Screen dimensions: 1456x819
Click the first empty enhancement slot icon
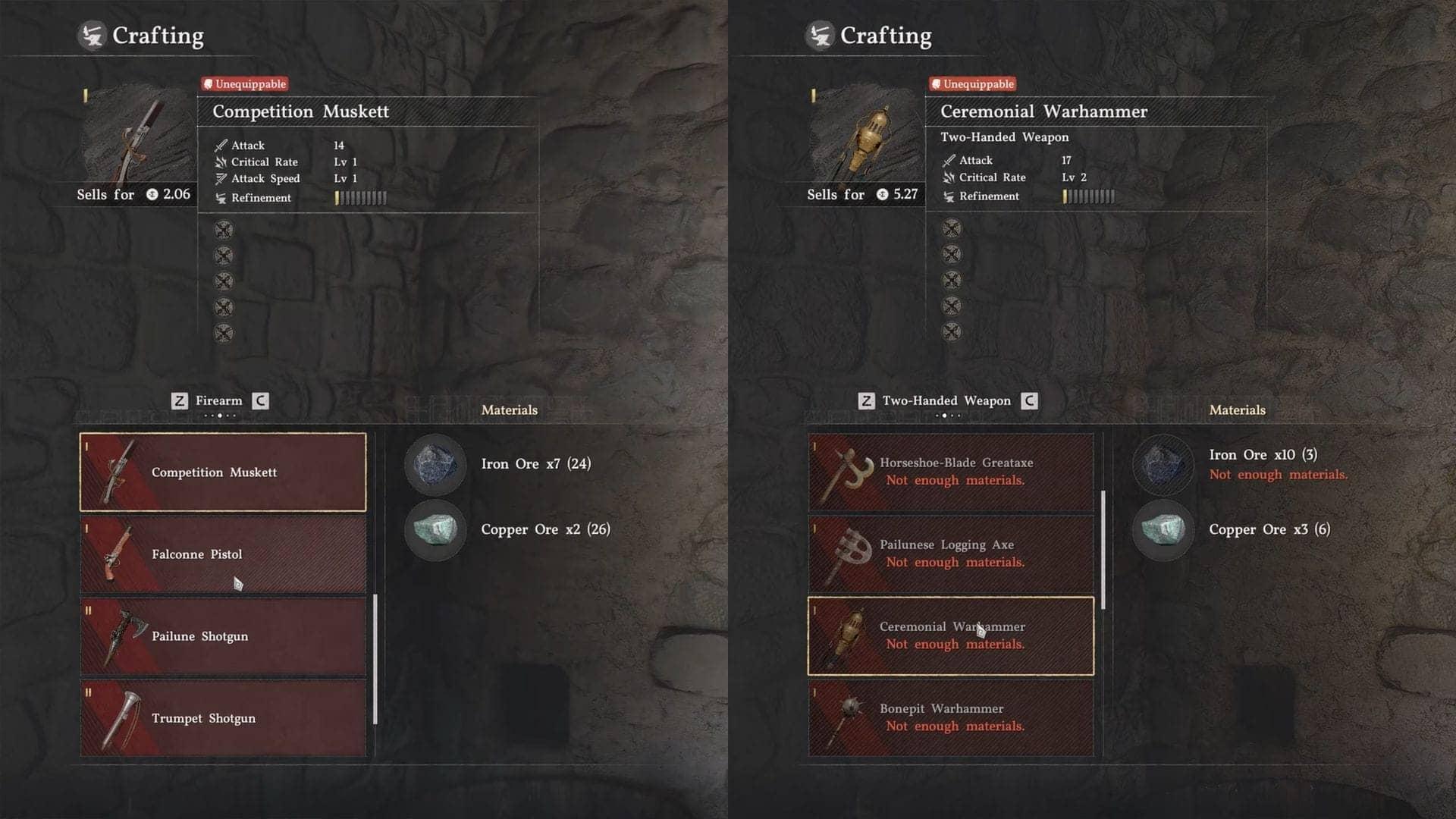(223, 230)
